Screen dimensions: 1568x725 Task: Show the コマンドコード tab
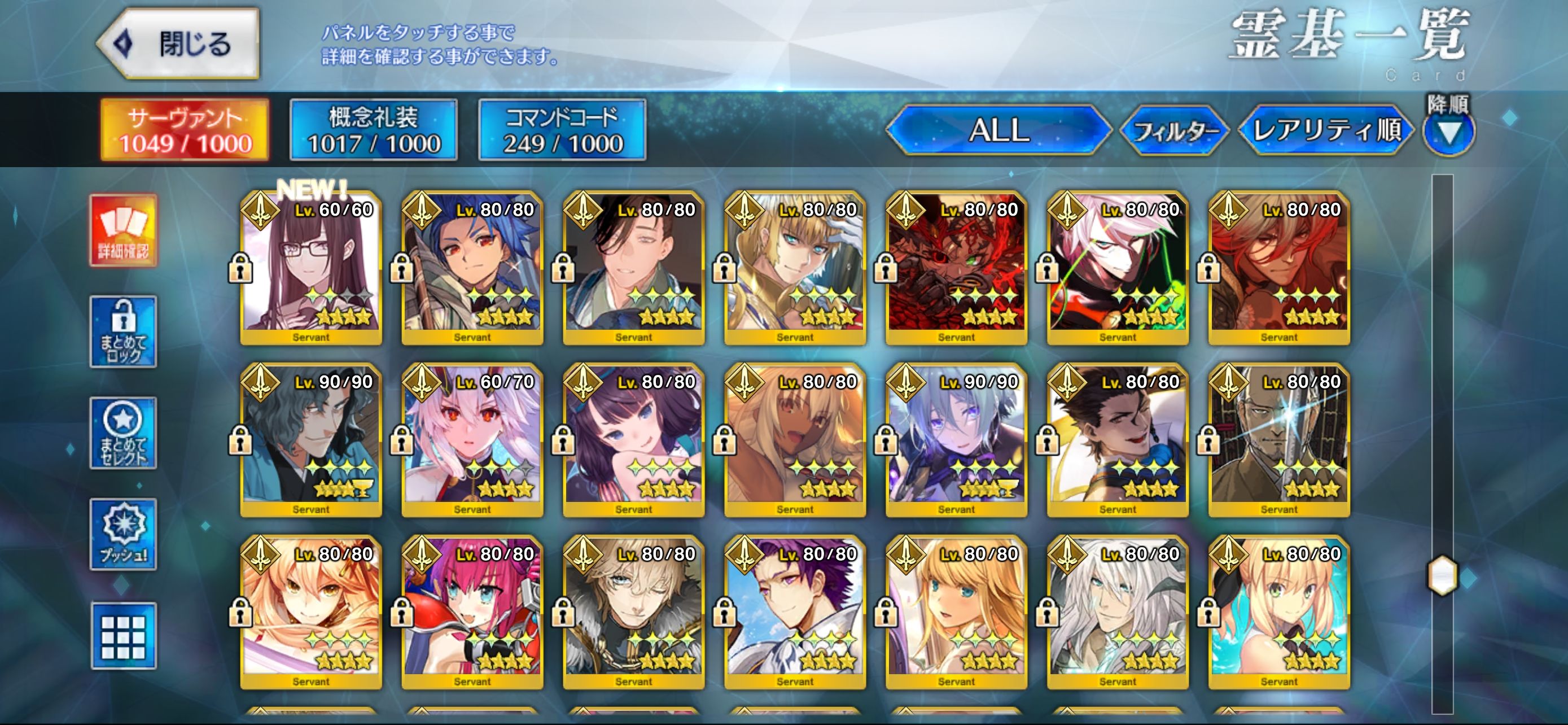[562, 130]
